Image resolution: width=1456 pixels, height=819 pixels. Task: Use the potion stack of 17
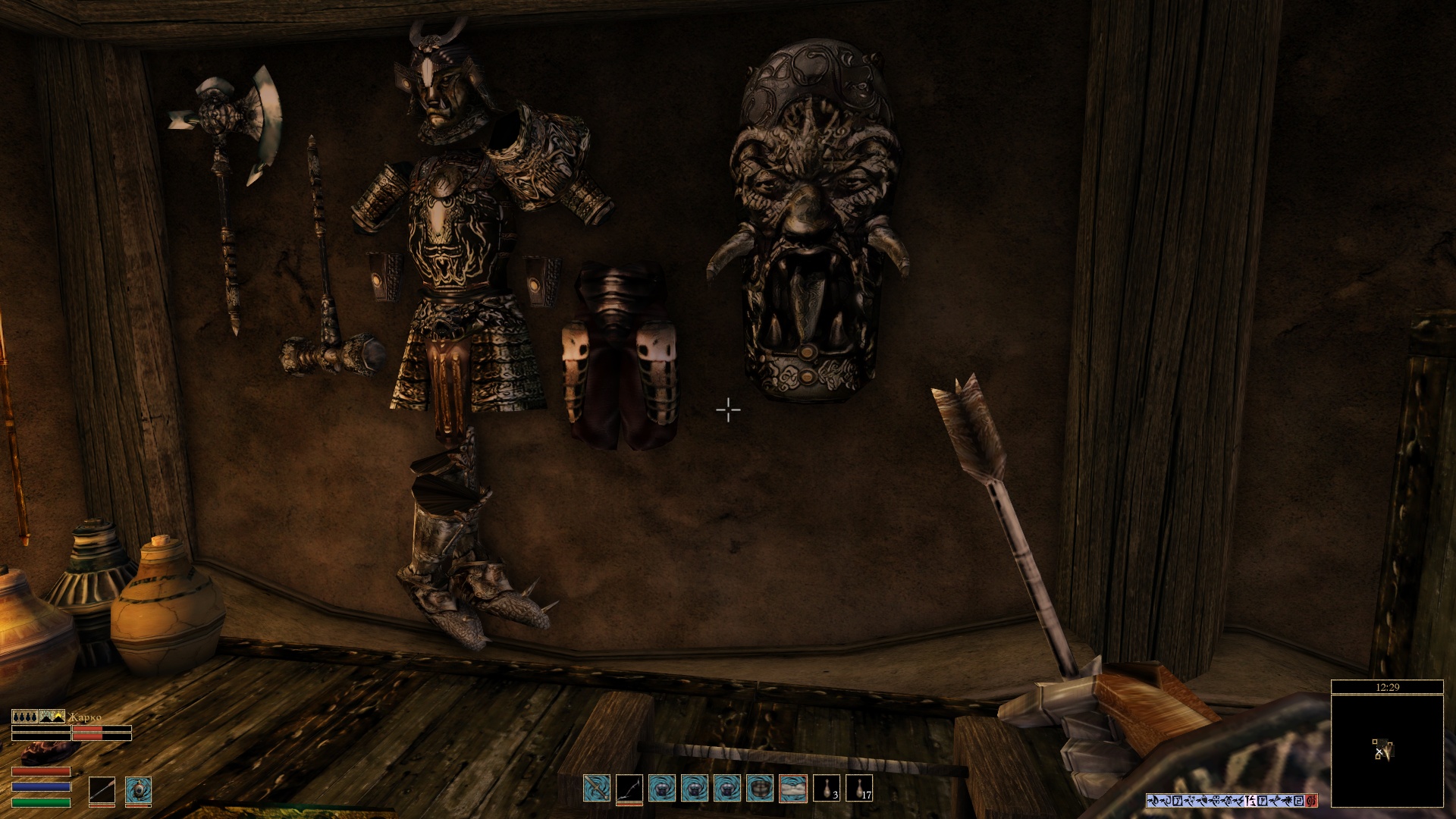(x=859, y=789)
